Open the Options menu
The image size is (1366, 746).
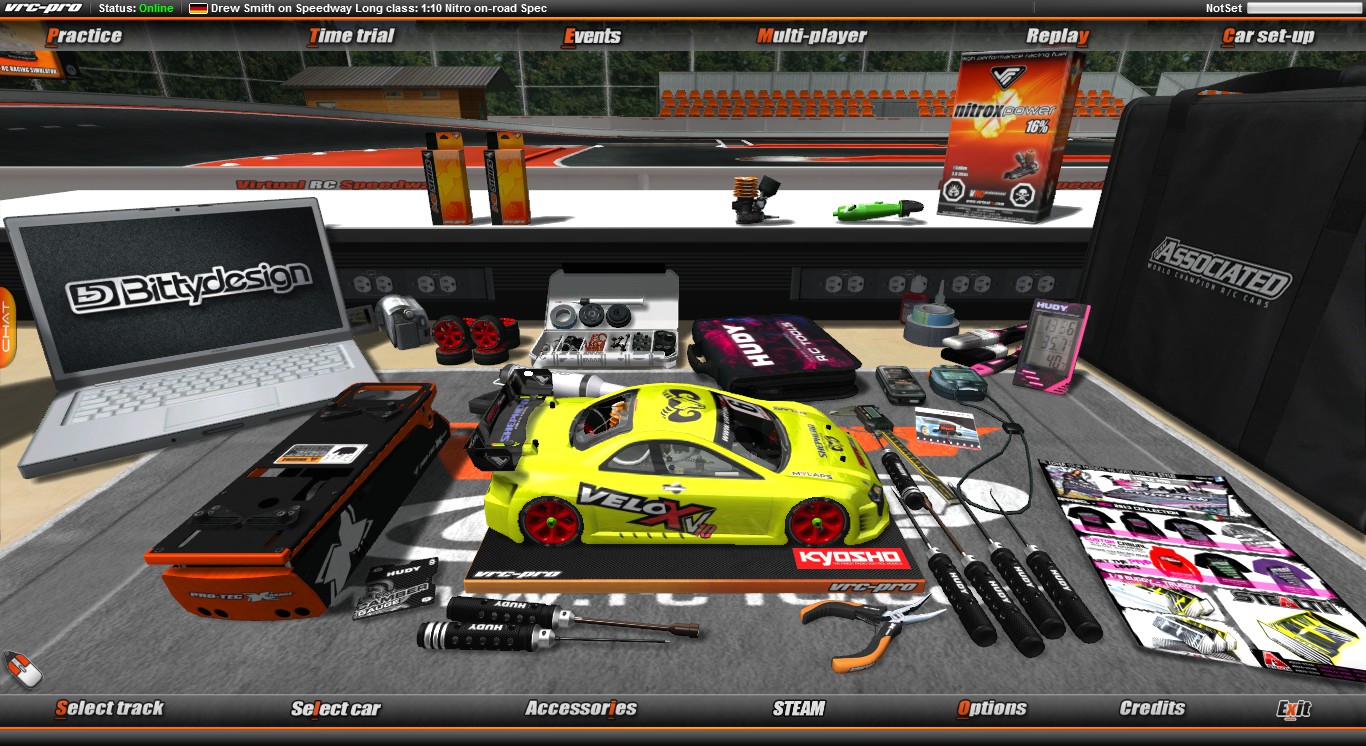tap(992, 708)
